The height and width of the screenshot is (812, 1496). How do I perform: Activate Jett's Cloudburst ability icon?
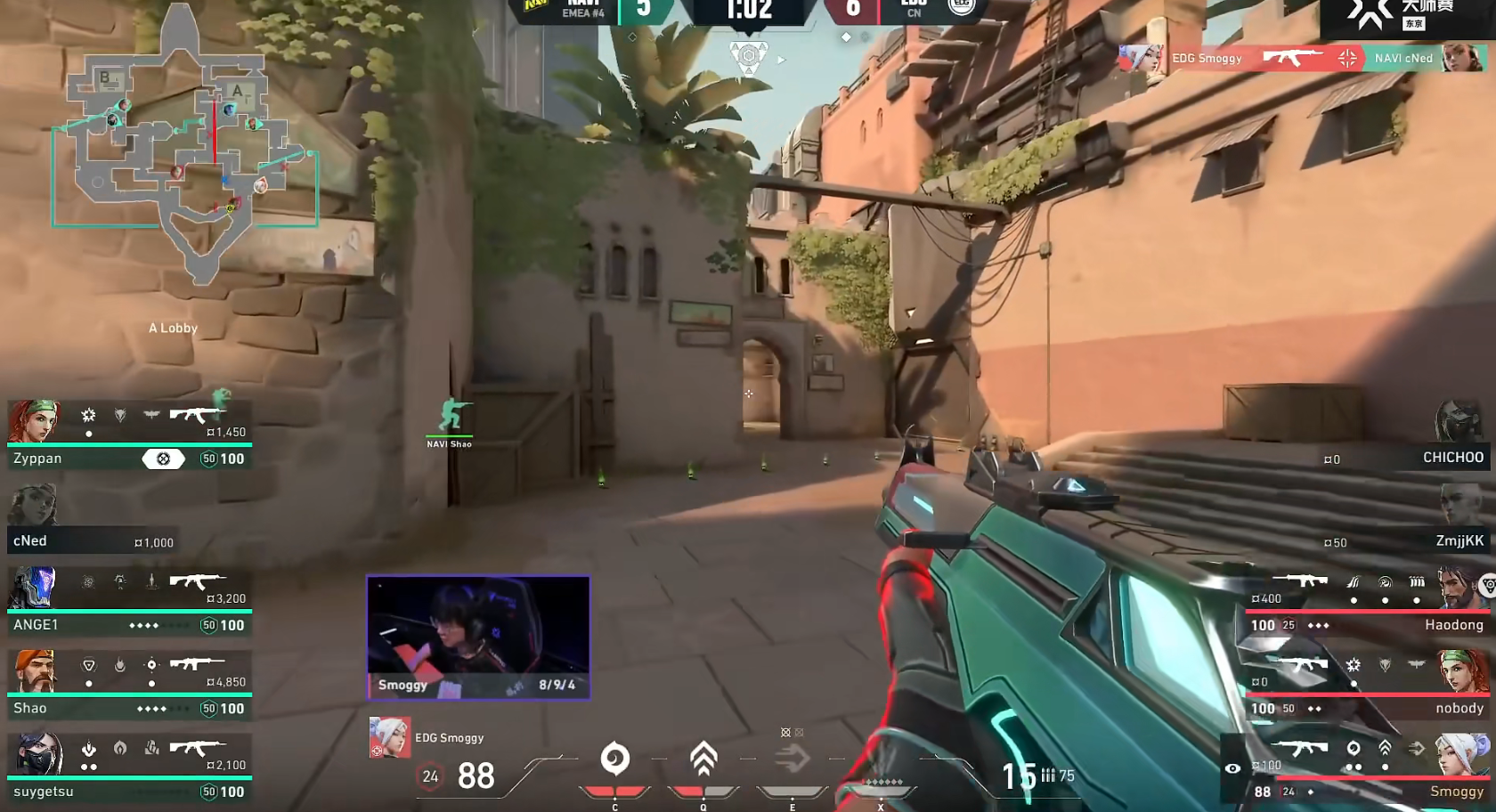pyautogui.click(x=614, y=760)
